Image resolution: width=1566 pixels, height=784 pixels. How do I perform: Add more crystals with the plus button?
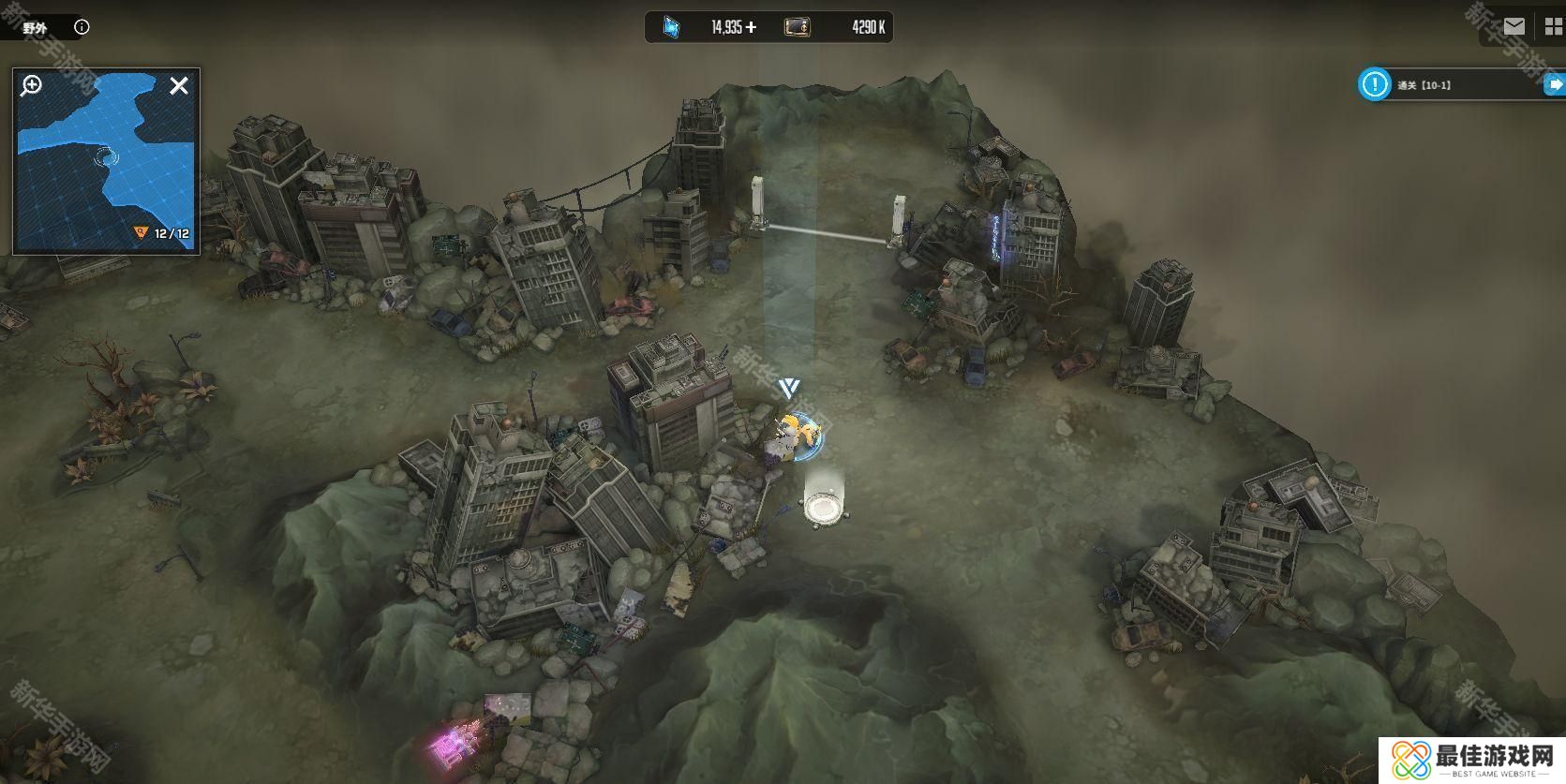click(x=751, y=27)
